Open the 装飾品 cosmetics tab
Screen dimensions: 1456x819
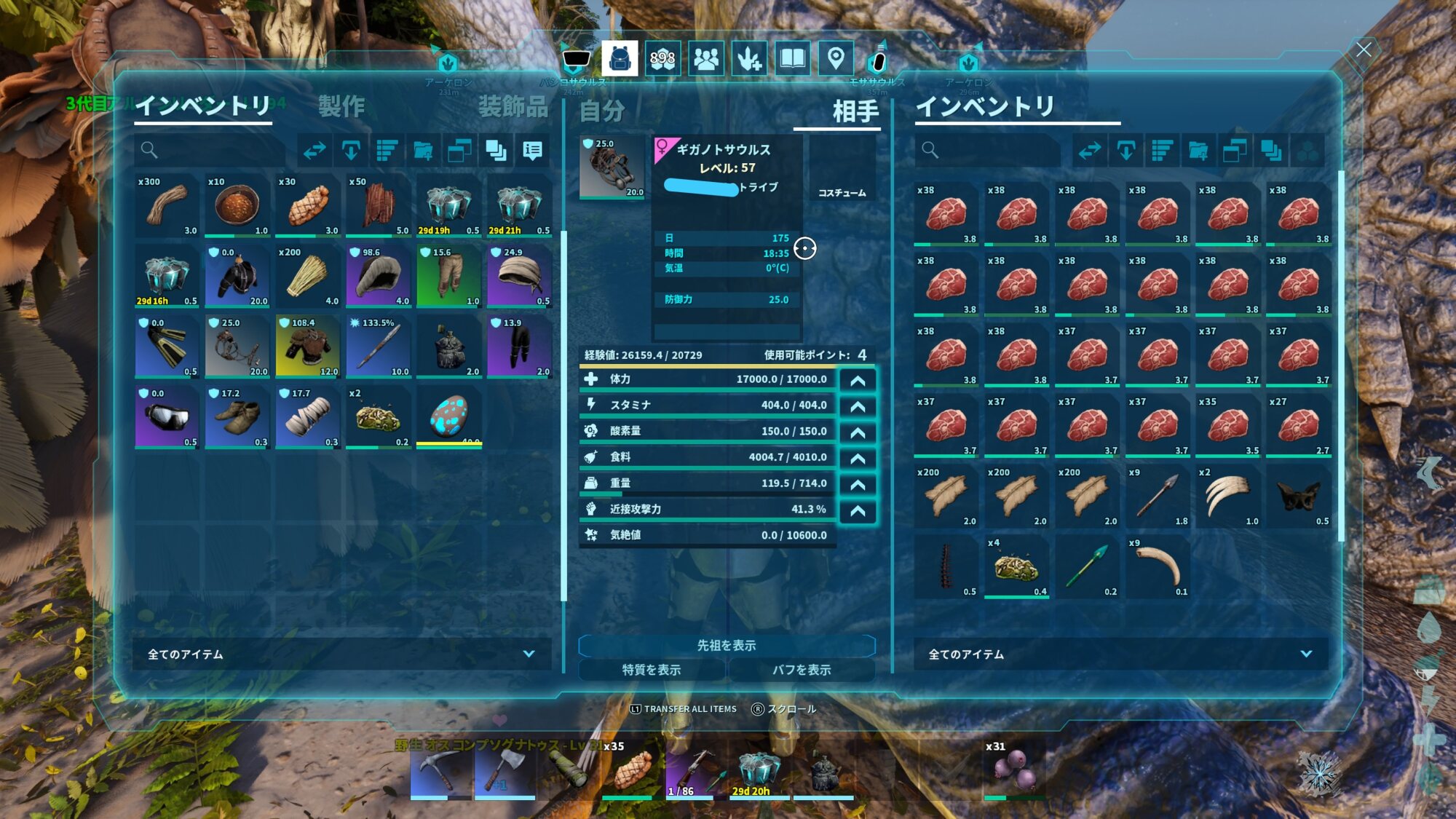point(513,107)
